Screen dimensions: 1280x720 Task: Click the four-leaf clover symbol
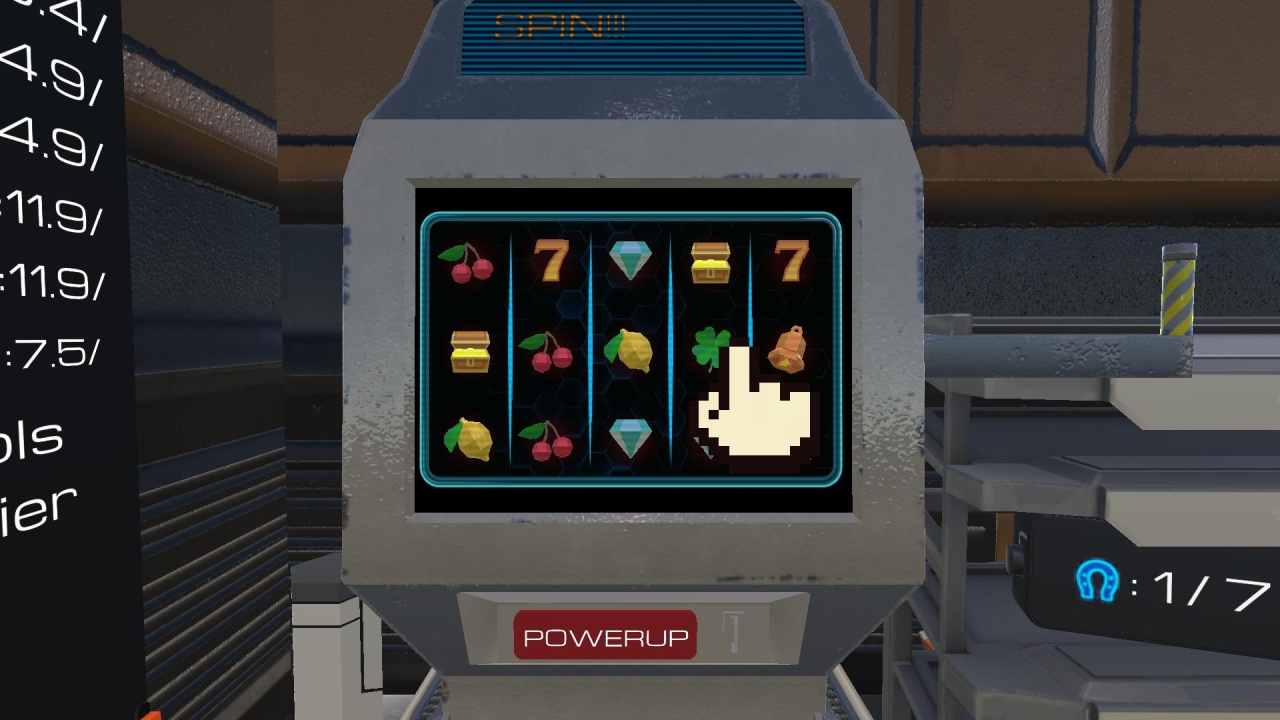click(x=710, y=347)
